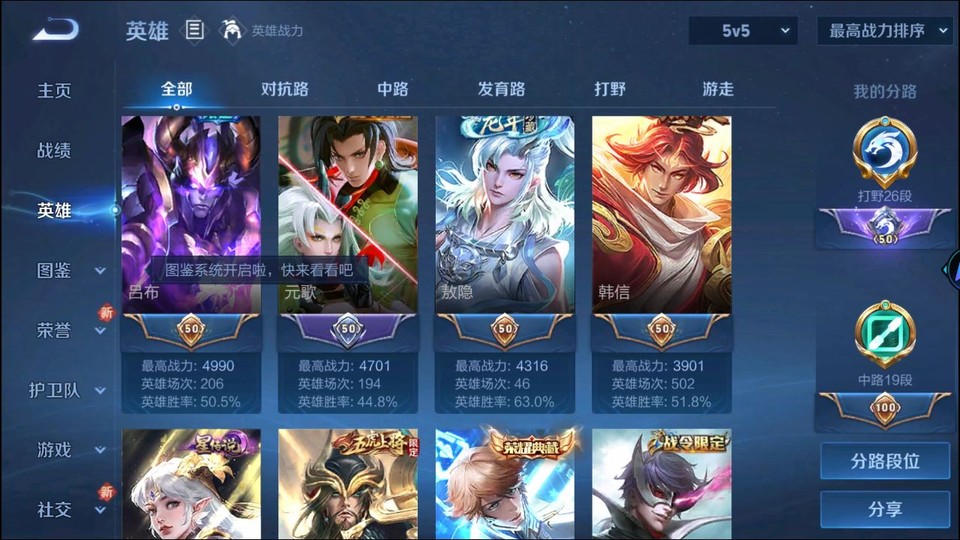Switch to the 中路 mid lane tab
Image resolution: width=960 pixels, height=540 pixels.
(393, 89)
